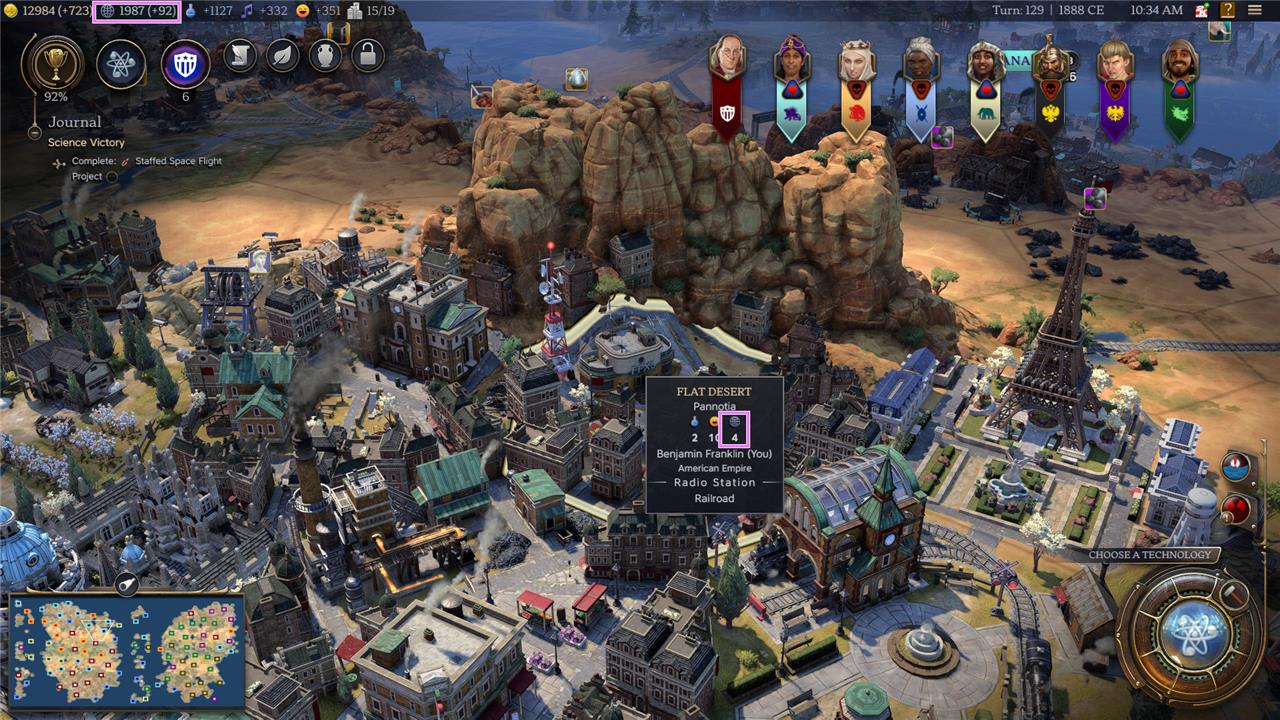Open the scroll icon panel

tap(240, 55)
